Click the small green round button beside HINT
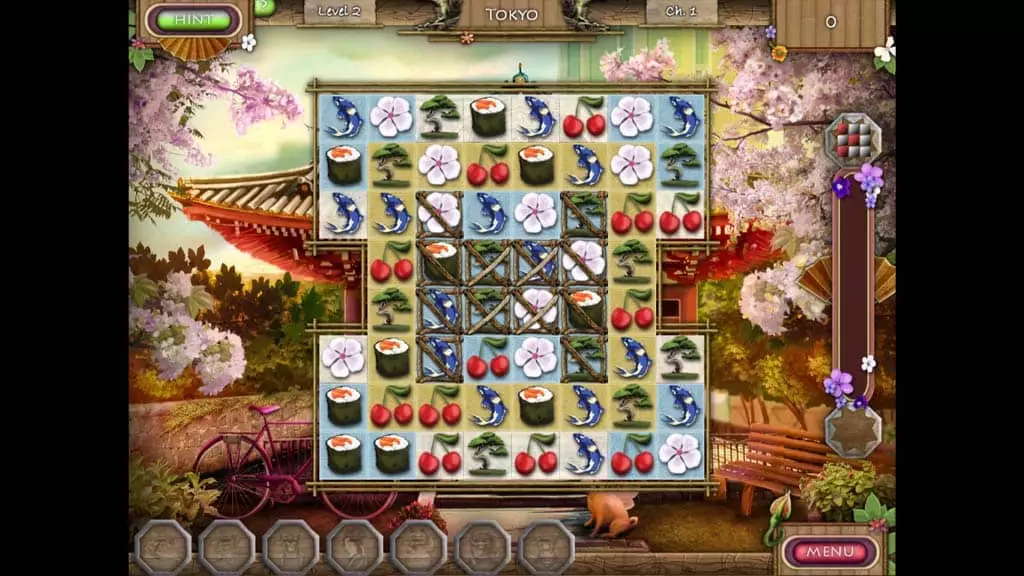The width and height of the screenshot is (1024, 576). [x=264, y=6]
